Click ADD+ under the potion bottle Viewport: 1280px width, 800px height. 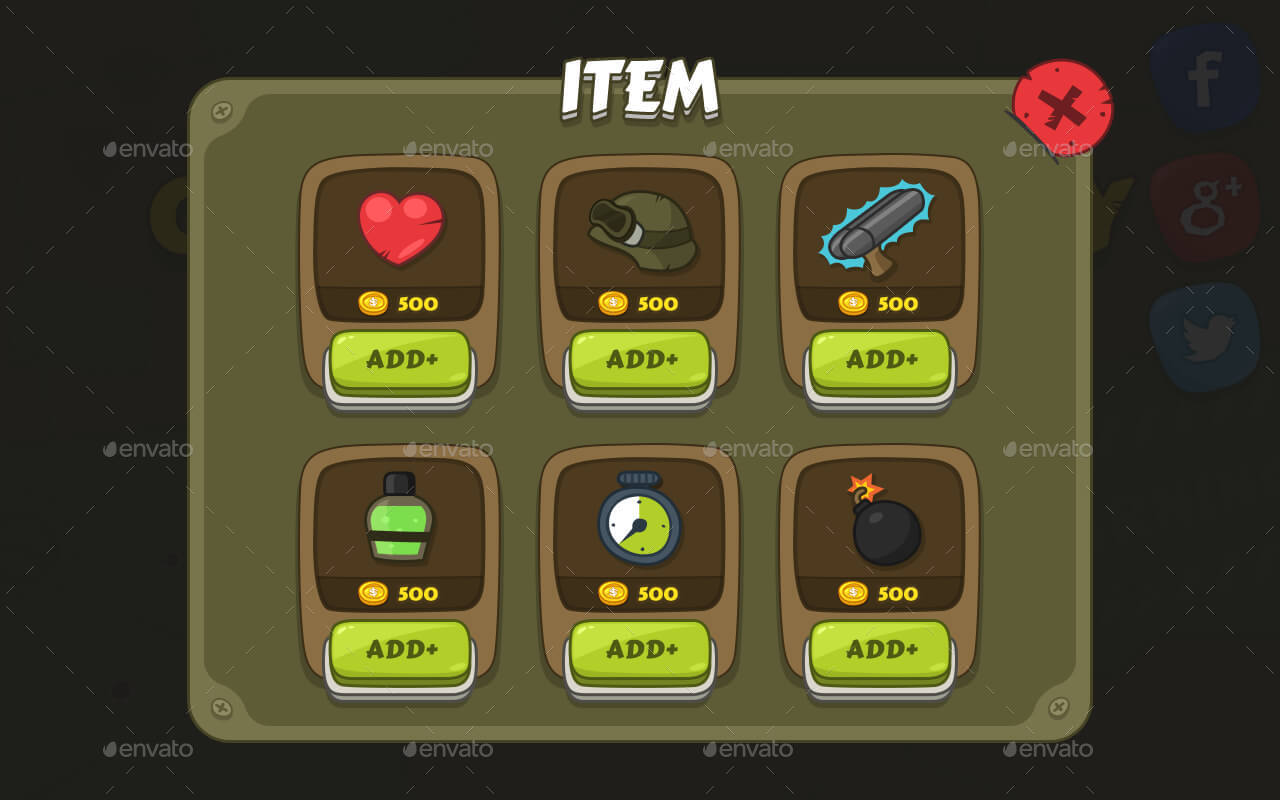[x=398, y=648]
